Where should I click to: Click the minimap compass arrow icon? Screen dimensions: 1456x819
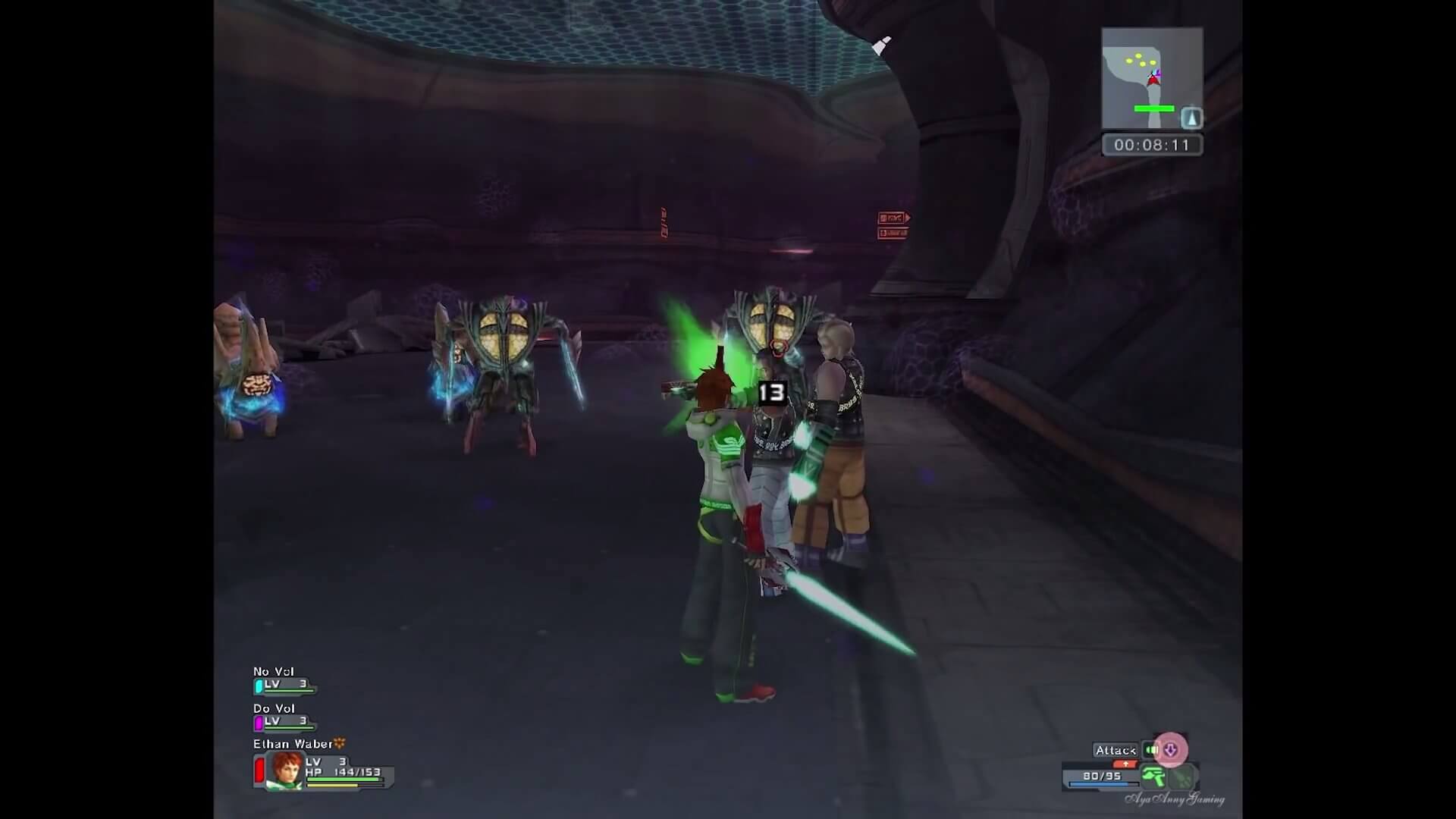[1192, 118]
